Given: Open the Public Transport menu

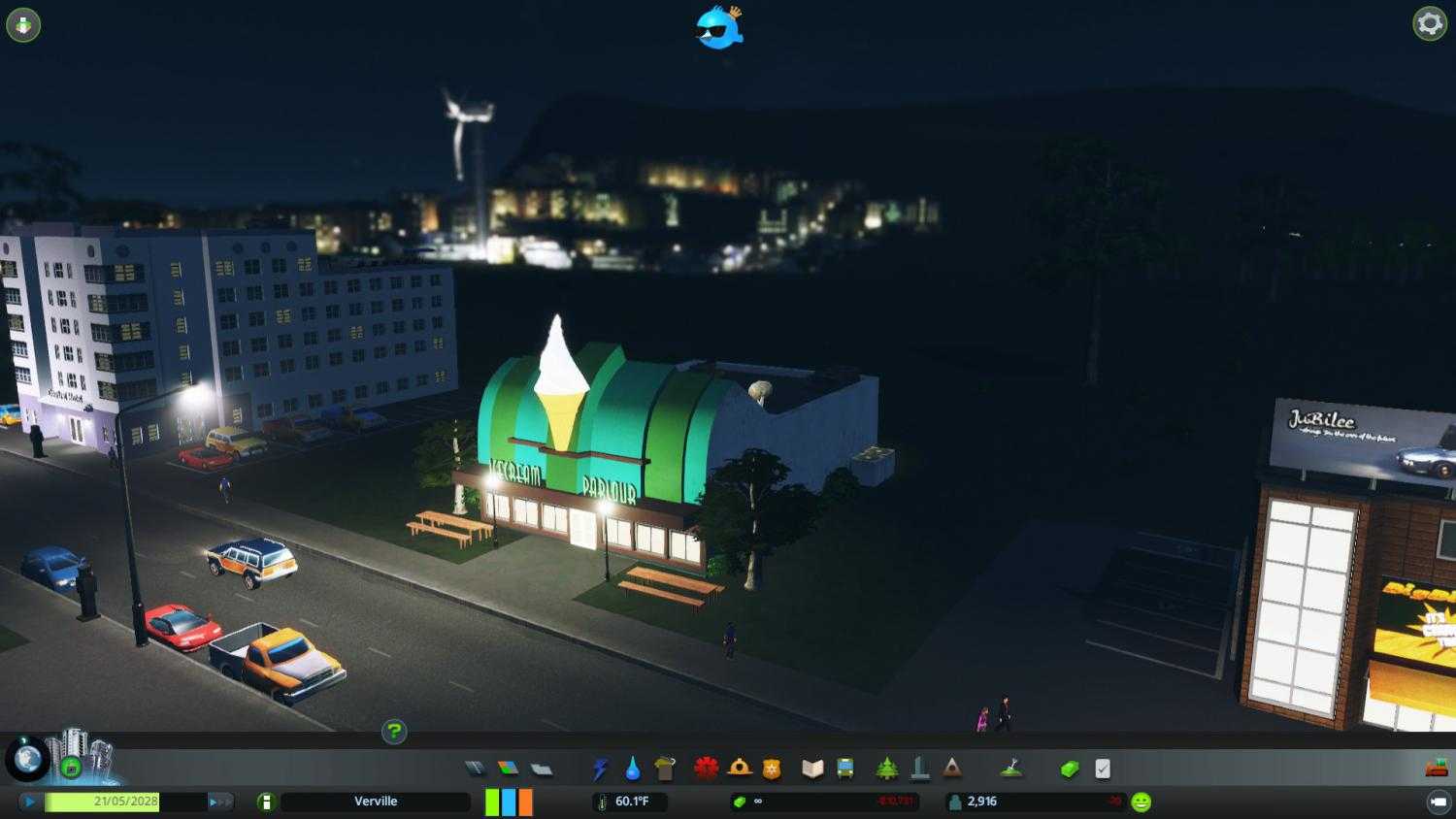Looking at the screenshot, I should point(844,768).
